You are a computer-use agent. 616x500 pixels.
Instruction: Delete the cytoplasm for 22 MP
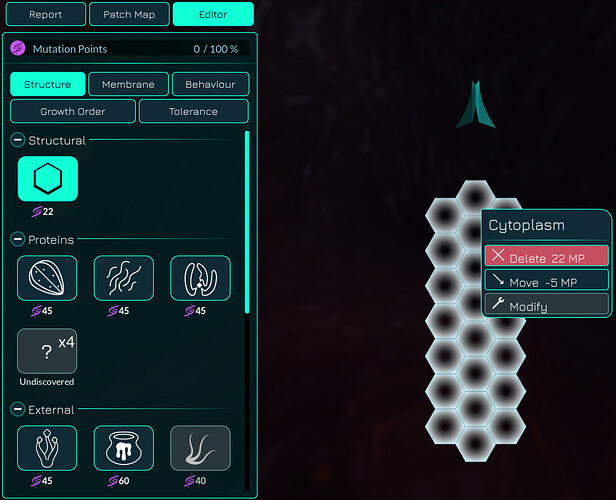coord(546,257)
